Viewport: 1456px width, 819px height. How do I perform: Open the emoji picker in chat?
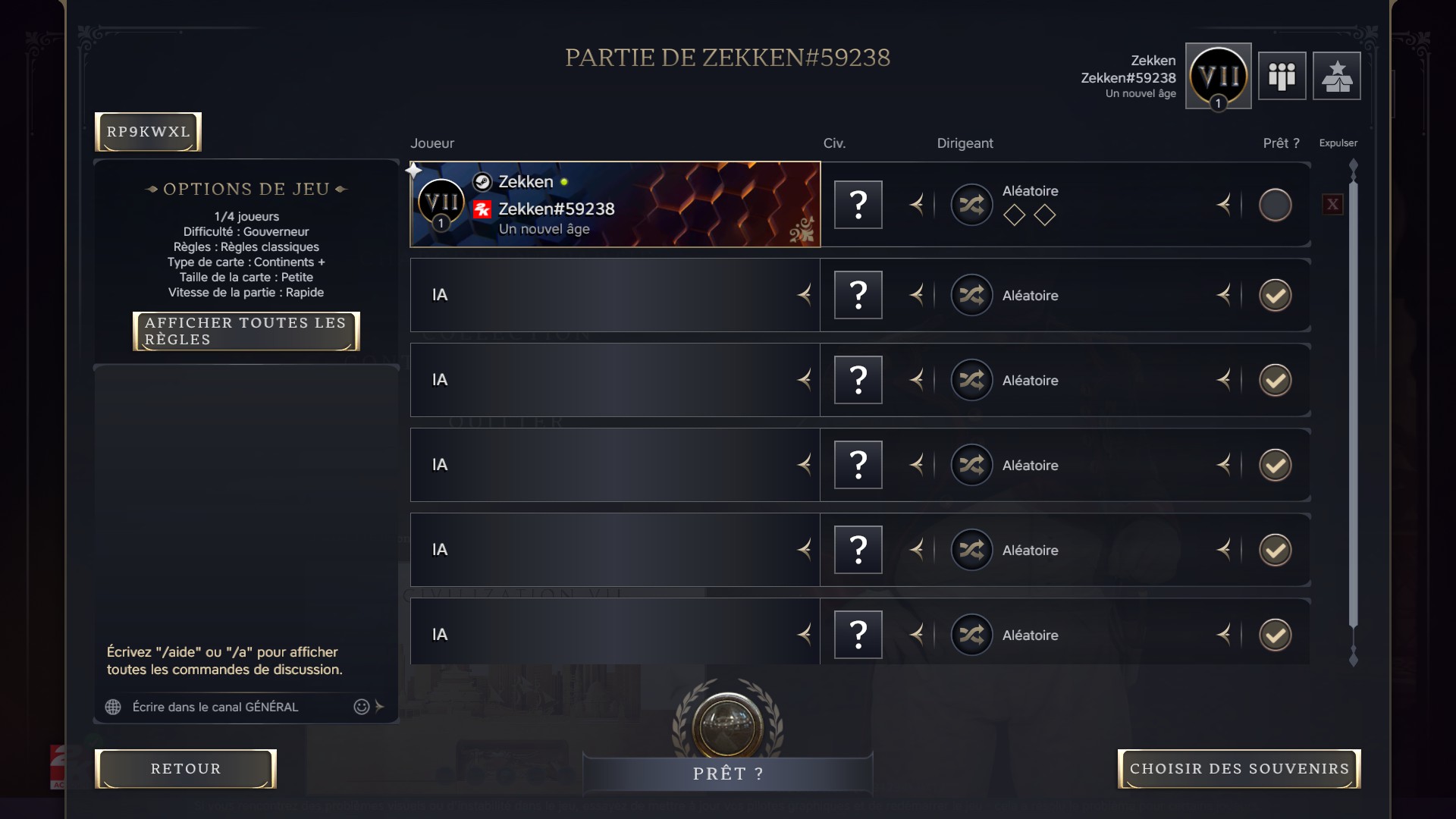point(360,707)
